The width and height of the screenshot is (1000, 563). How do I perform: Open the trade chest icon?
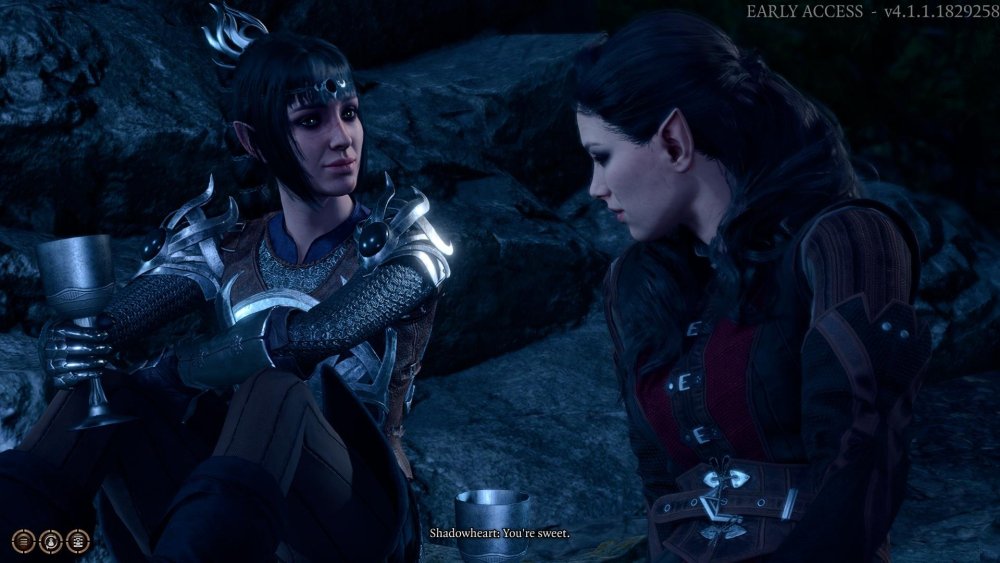pyautogui.click(x=78, y=541)
